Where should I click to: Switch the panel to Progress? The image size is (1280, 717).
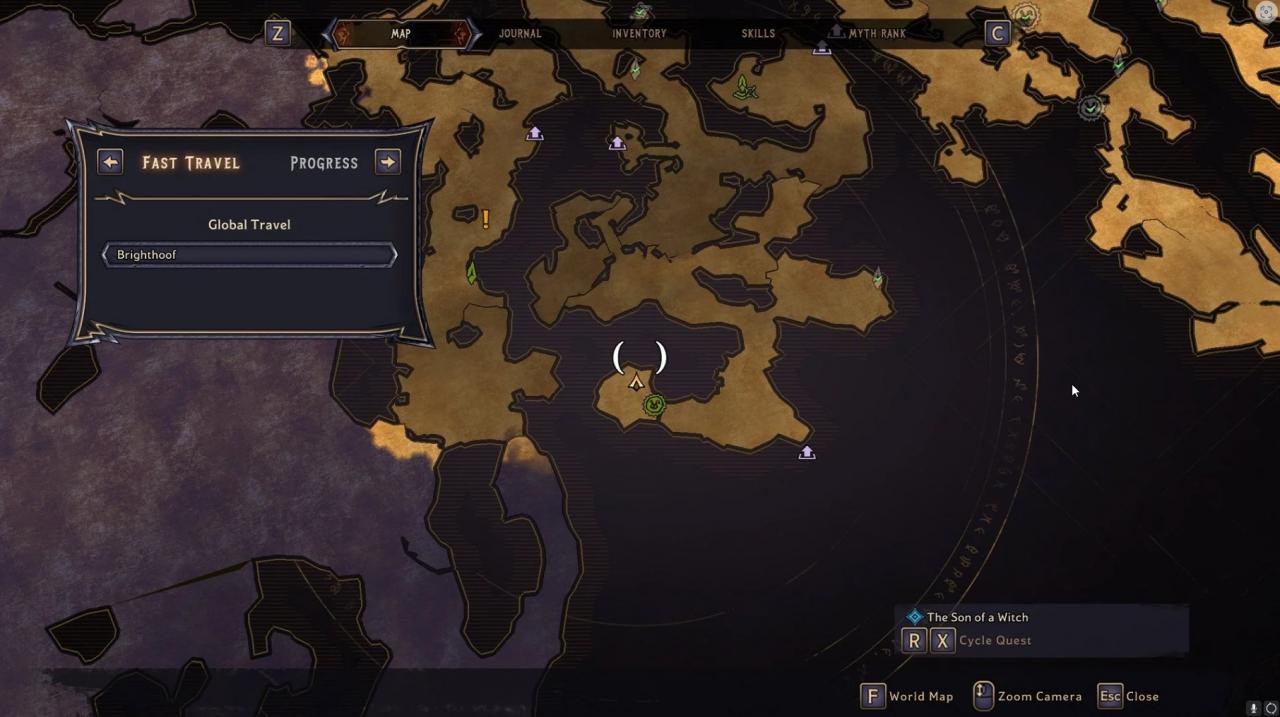pos(323,163)
